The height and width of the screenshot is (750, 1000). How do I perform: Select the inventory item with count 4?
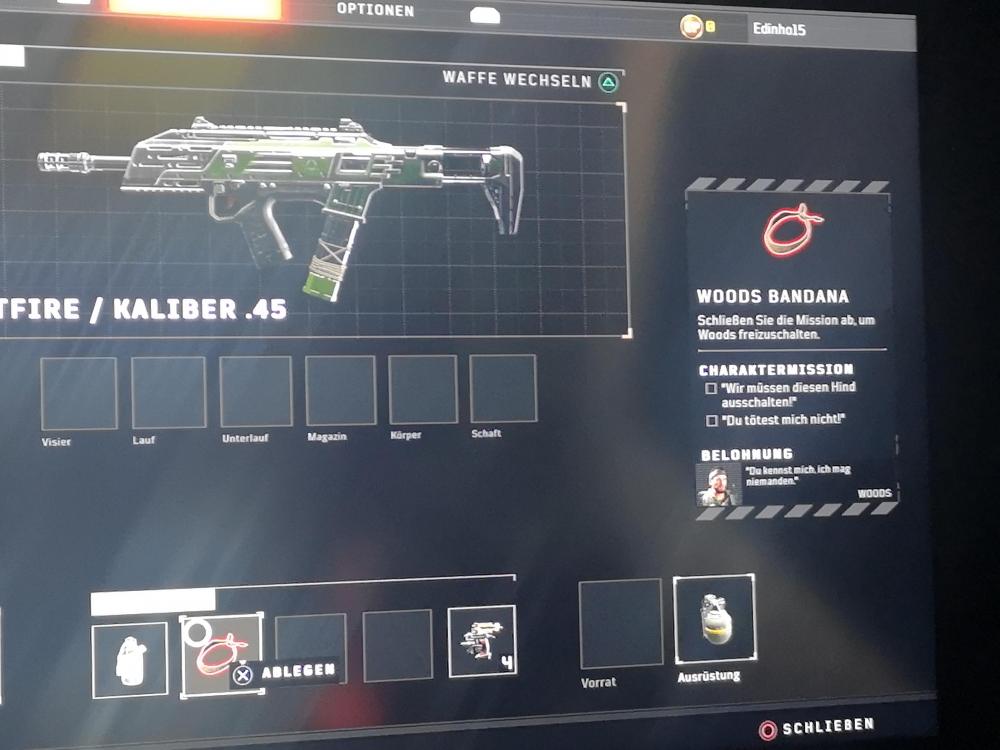481,641
